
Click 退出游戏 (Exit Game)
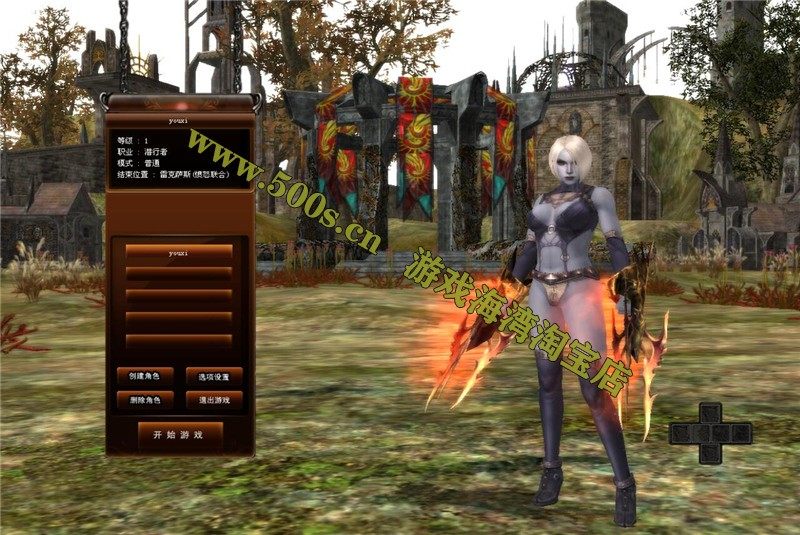coord(214,399)
